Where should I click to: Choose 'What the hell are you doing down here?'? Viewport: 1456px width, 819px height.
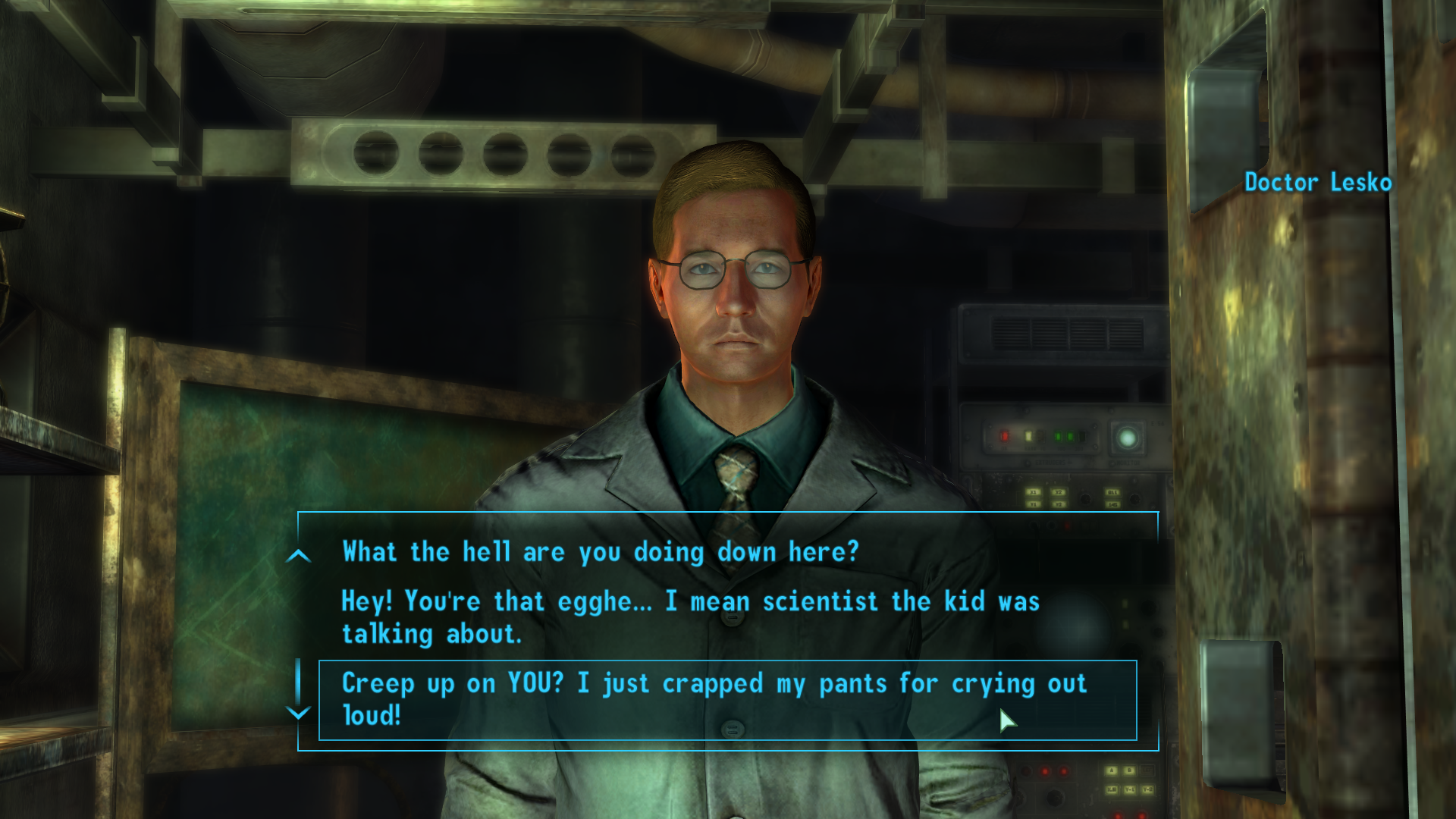pos(599,552)
